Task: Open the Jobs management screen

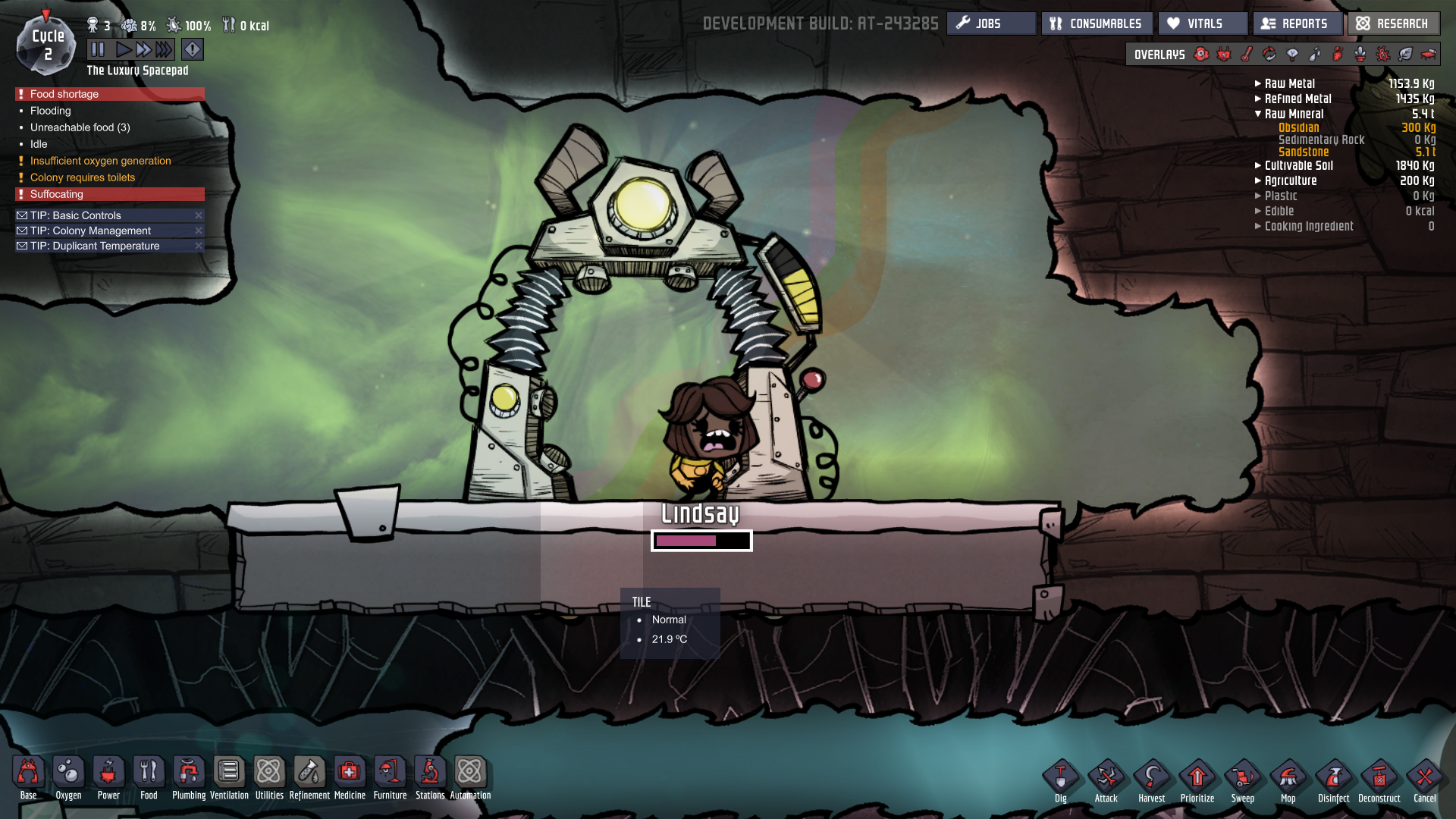Action: [x=990, y=24]
